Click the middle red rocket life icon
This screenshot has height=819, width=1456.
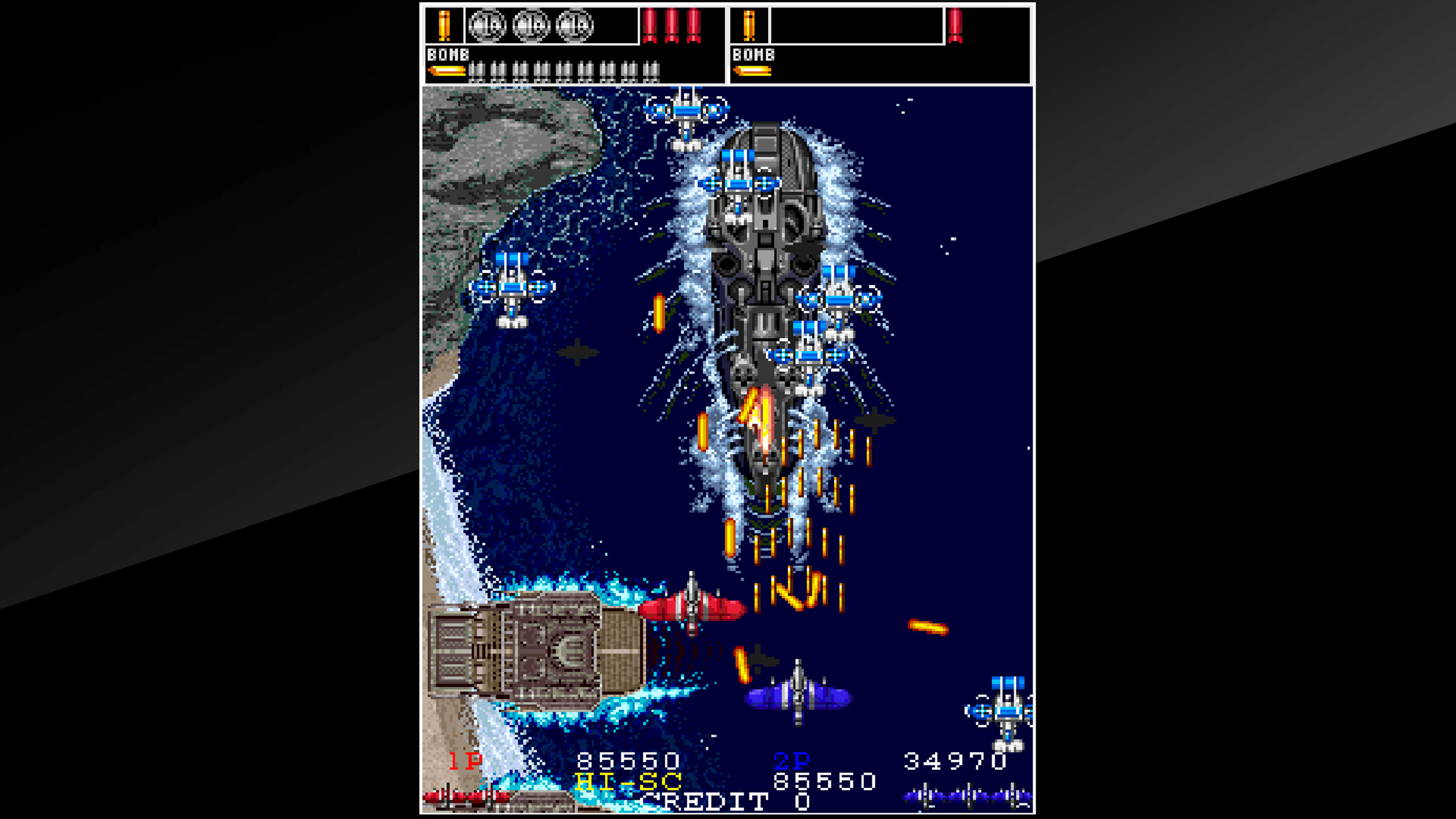pos(672,27)
